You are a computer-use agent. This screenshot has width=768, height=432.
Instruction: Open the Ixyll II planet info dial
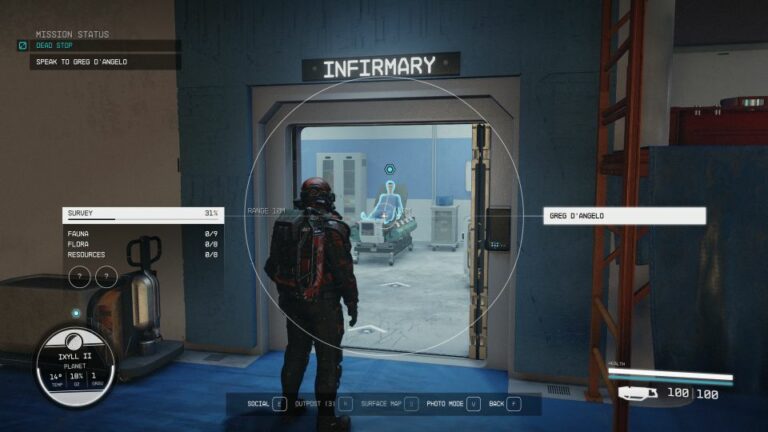coord(75,368)
